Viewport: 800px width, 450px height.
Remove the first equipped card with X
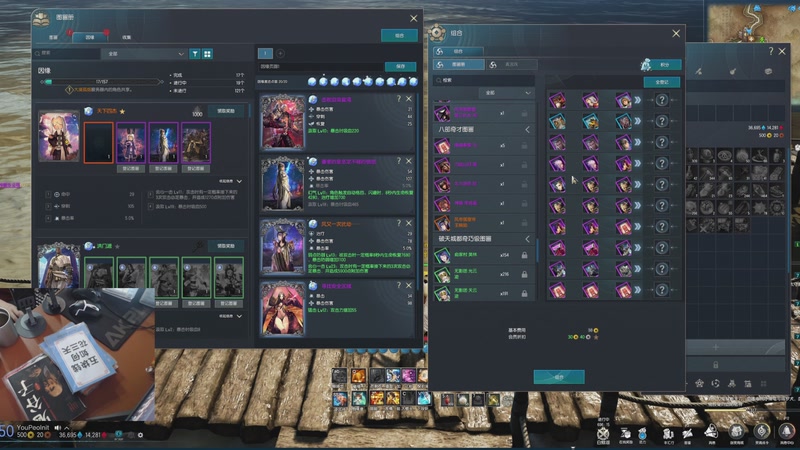410,100
